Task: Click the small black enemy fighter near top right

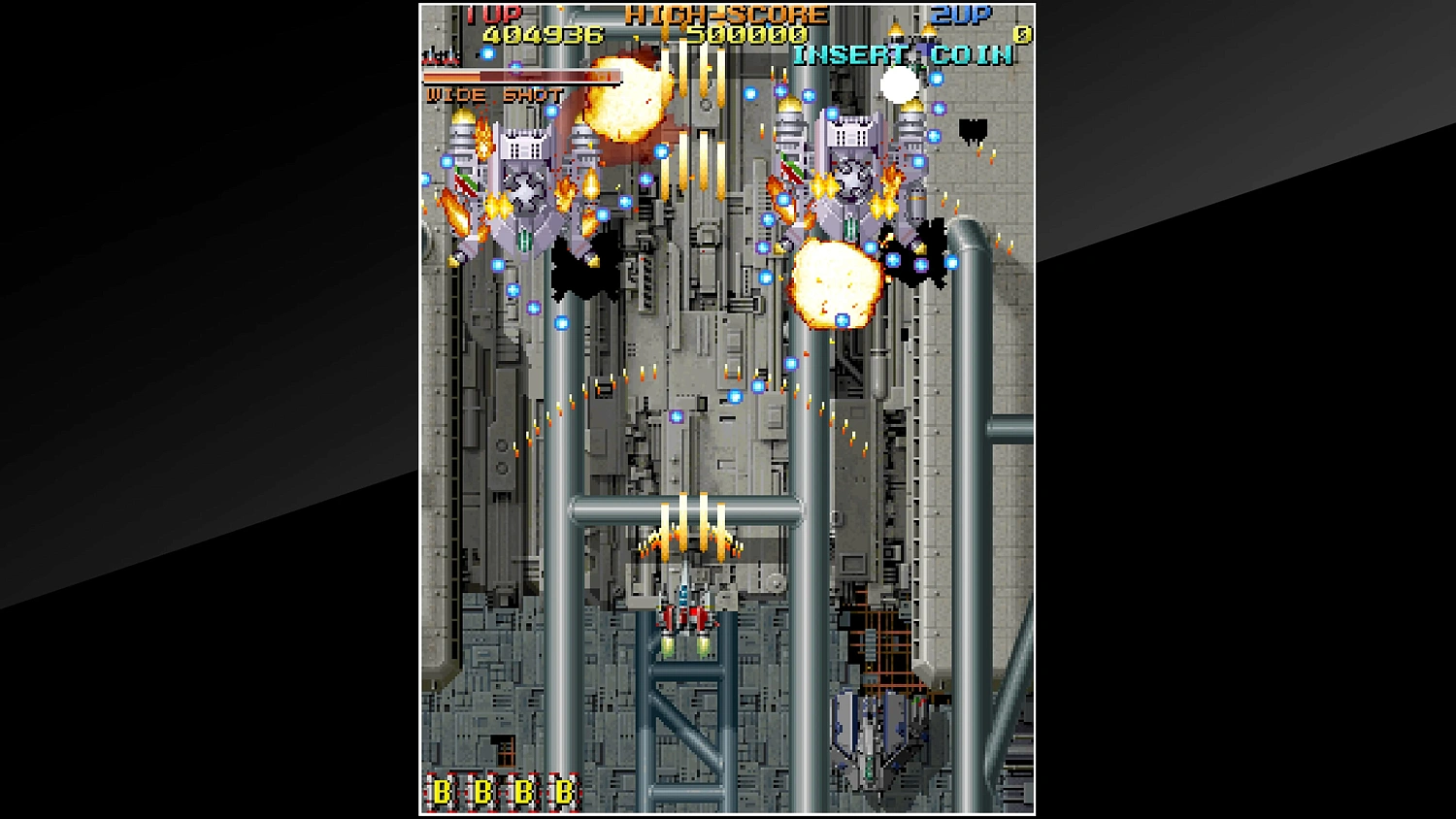Action: pos(971,131)
